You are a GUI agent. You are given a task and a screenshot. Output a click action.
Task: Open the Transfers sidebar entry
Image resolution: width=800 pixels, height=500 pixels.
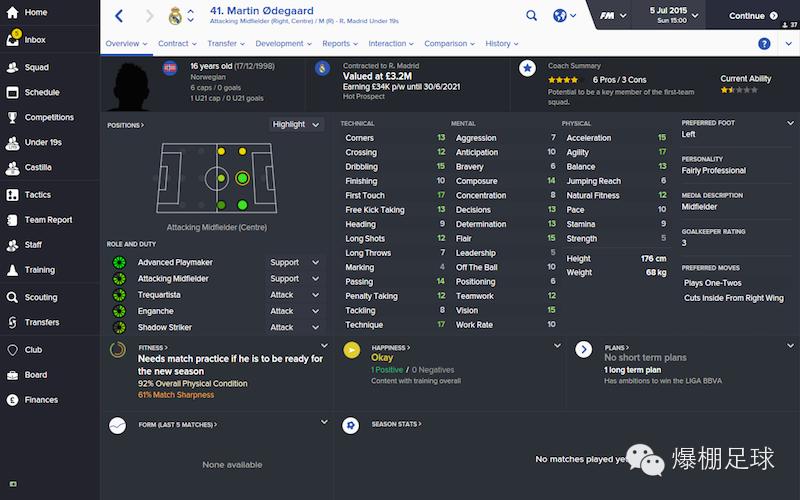(x=42, y=322)
